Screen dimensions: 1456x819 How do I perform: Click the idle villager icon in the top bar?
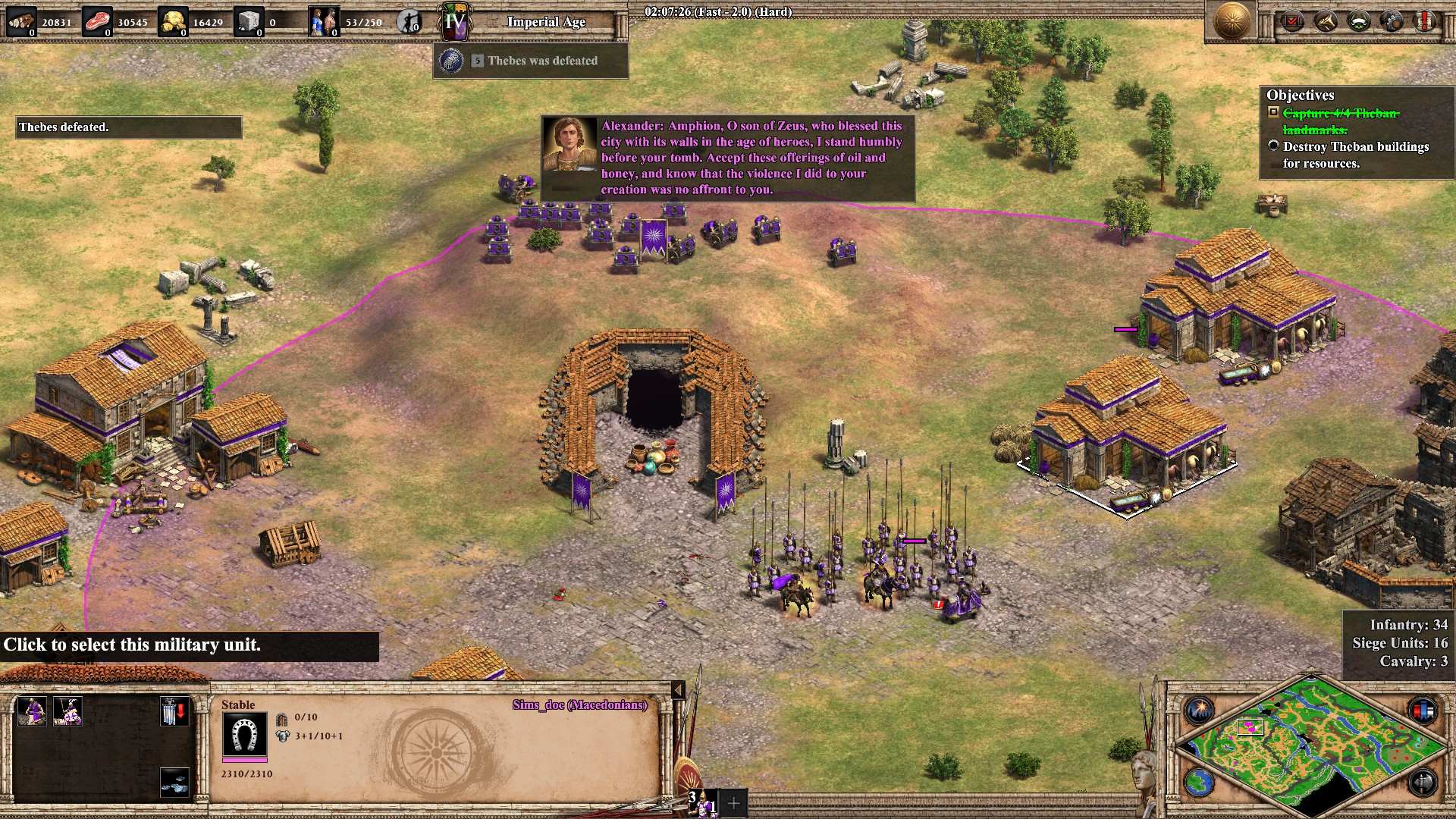(x=410, y=23)
